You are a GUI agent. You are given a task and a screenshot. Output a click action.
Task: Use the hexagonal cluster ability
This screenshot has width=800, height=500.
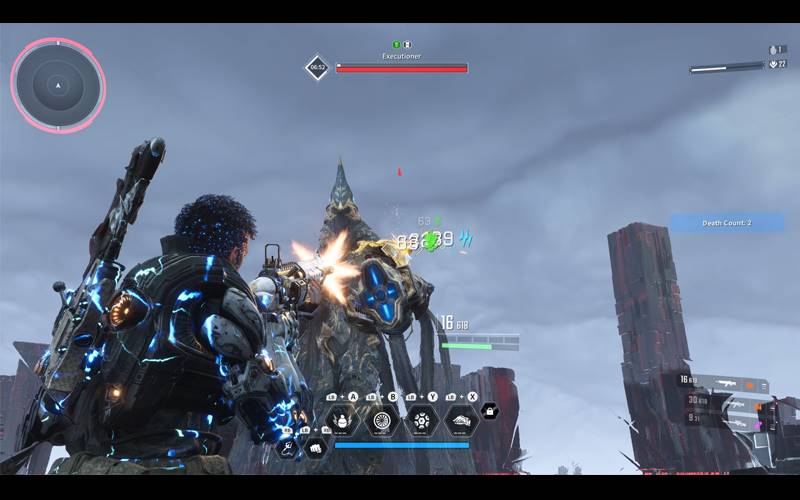click(421, 421)
